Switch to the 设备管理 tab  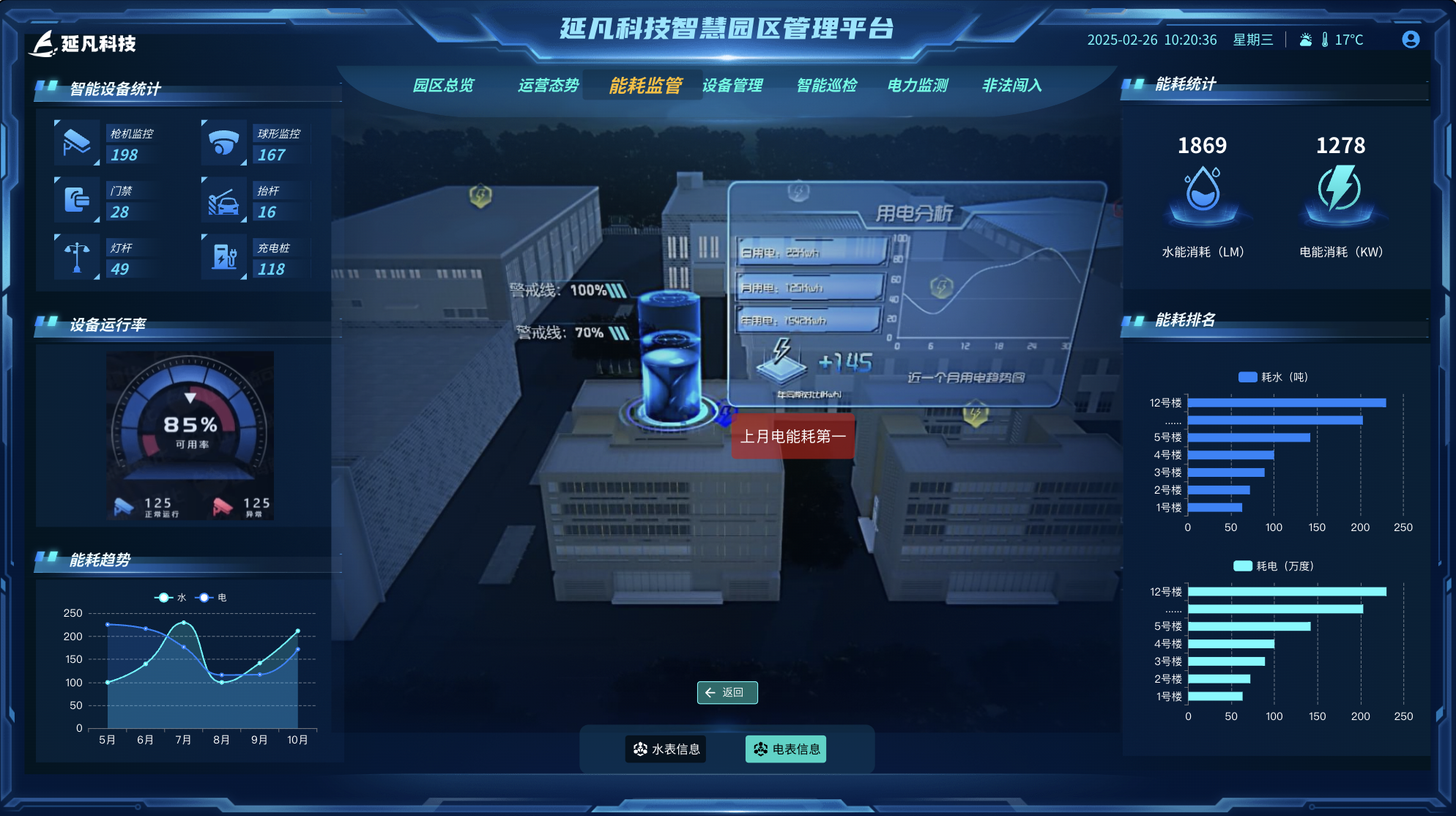click(x=732, y=85)
